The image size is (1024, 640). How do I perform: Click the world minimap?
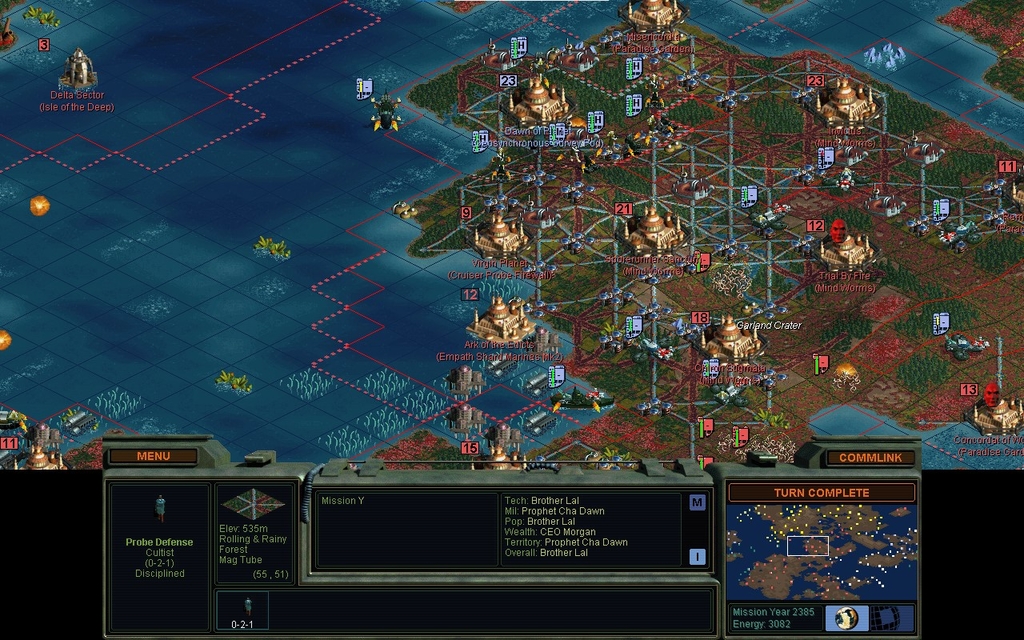tap(821, 552)
